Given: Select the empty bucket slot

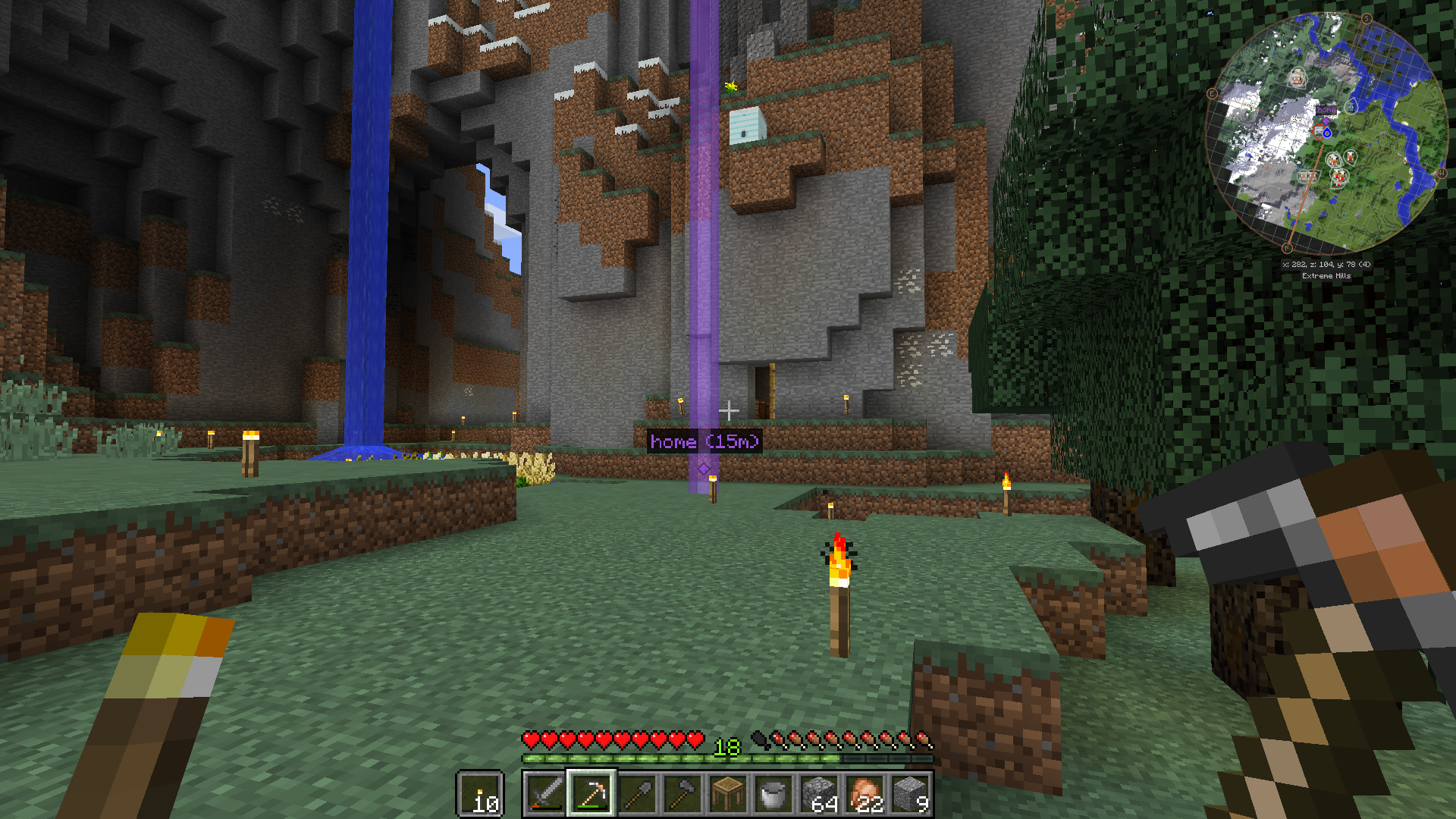Looking at the screenshot, I should (773, 794).
